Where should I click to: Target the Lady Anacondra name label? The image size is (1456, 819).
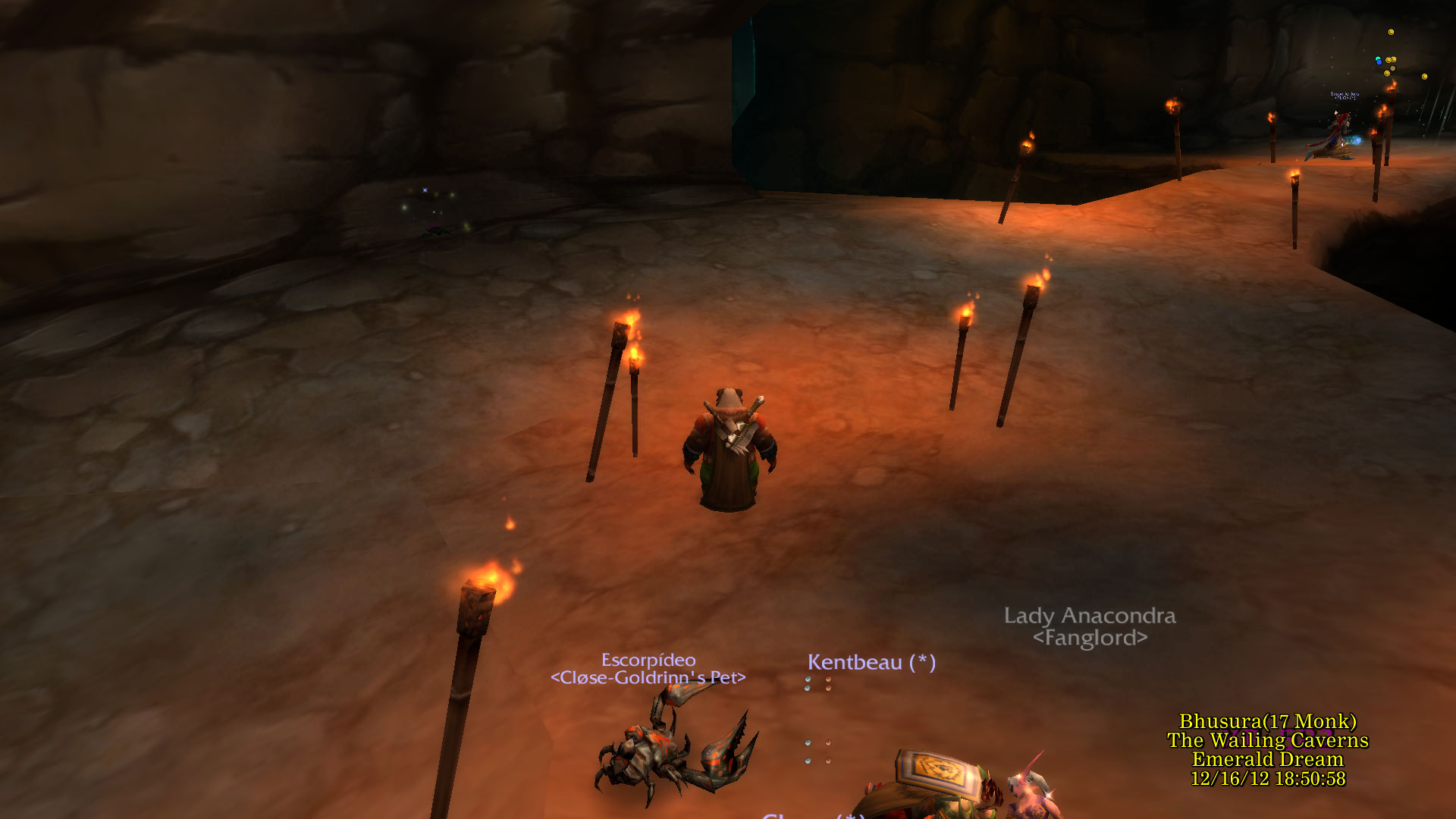click(1090, 616)
